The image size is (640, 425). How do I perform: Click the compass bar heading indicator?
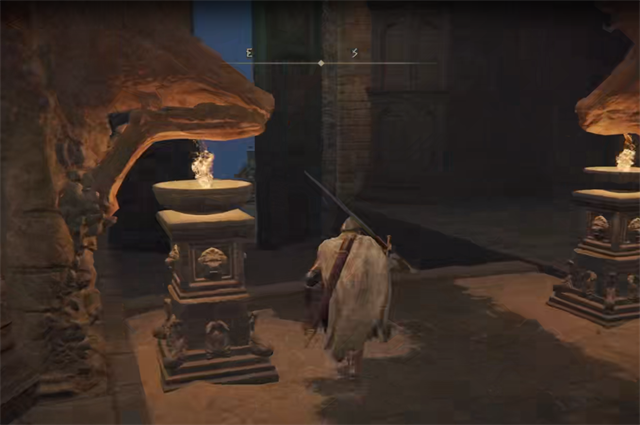(x=321, y=63)
